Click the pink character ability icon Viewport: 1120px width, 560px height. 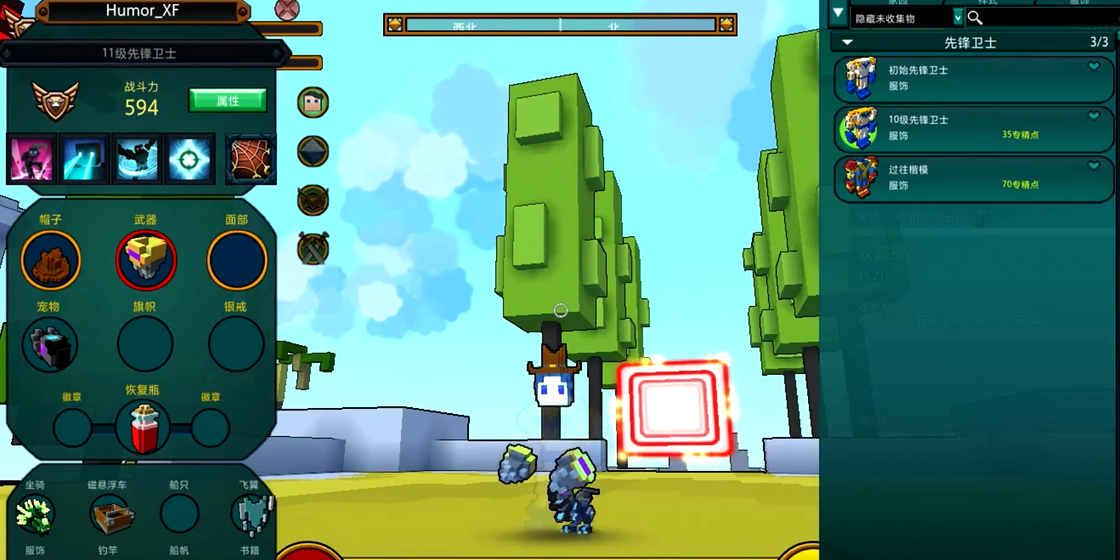32,158
